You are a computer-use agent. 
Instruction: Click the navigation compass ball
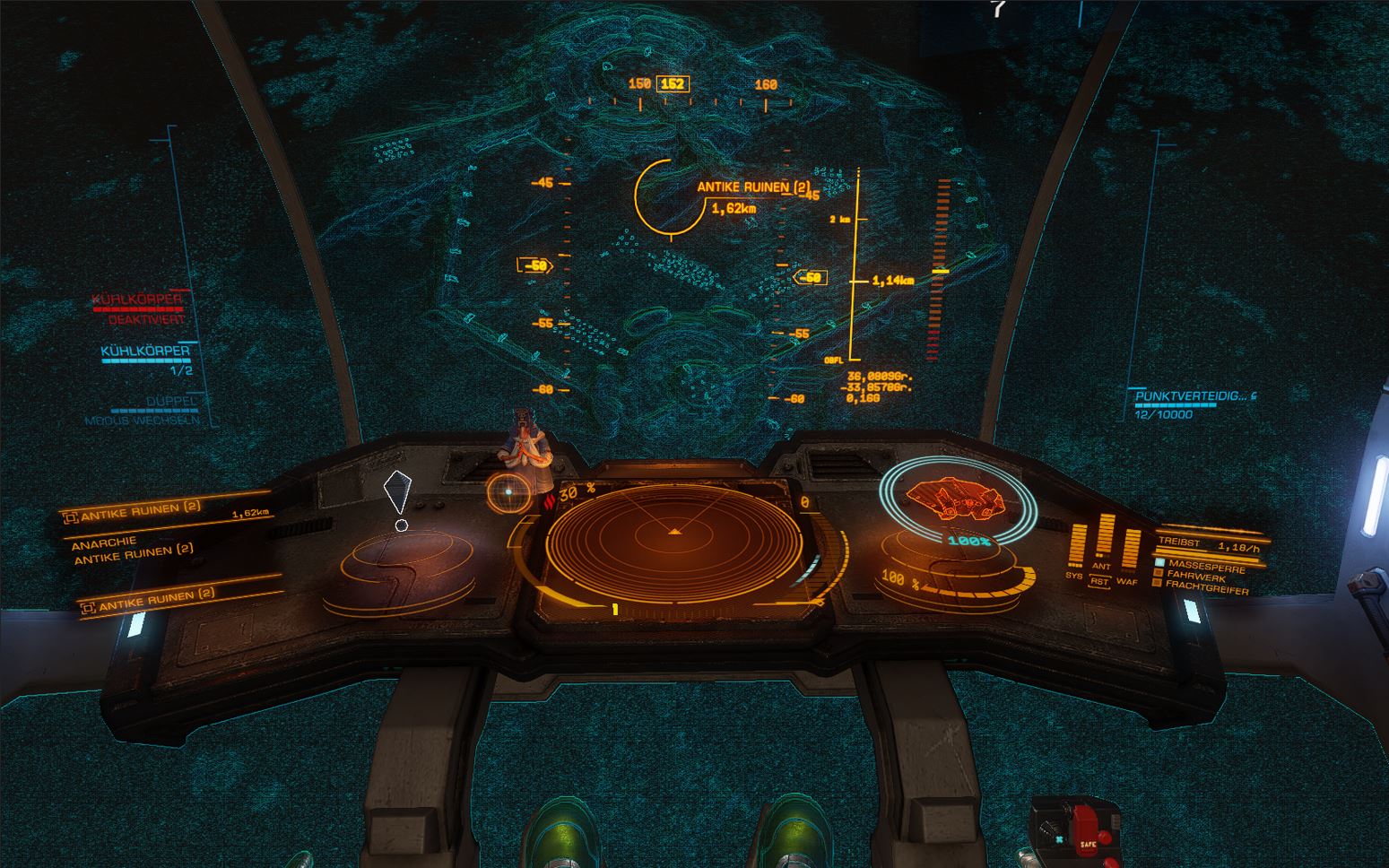pyautogui.click(x=508, y=492)
